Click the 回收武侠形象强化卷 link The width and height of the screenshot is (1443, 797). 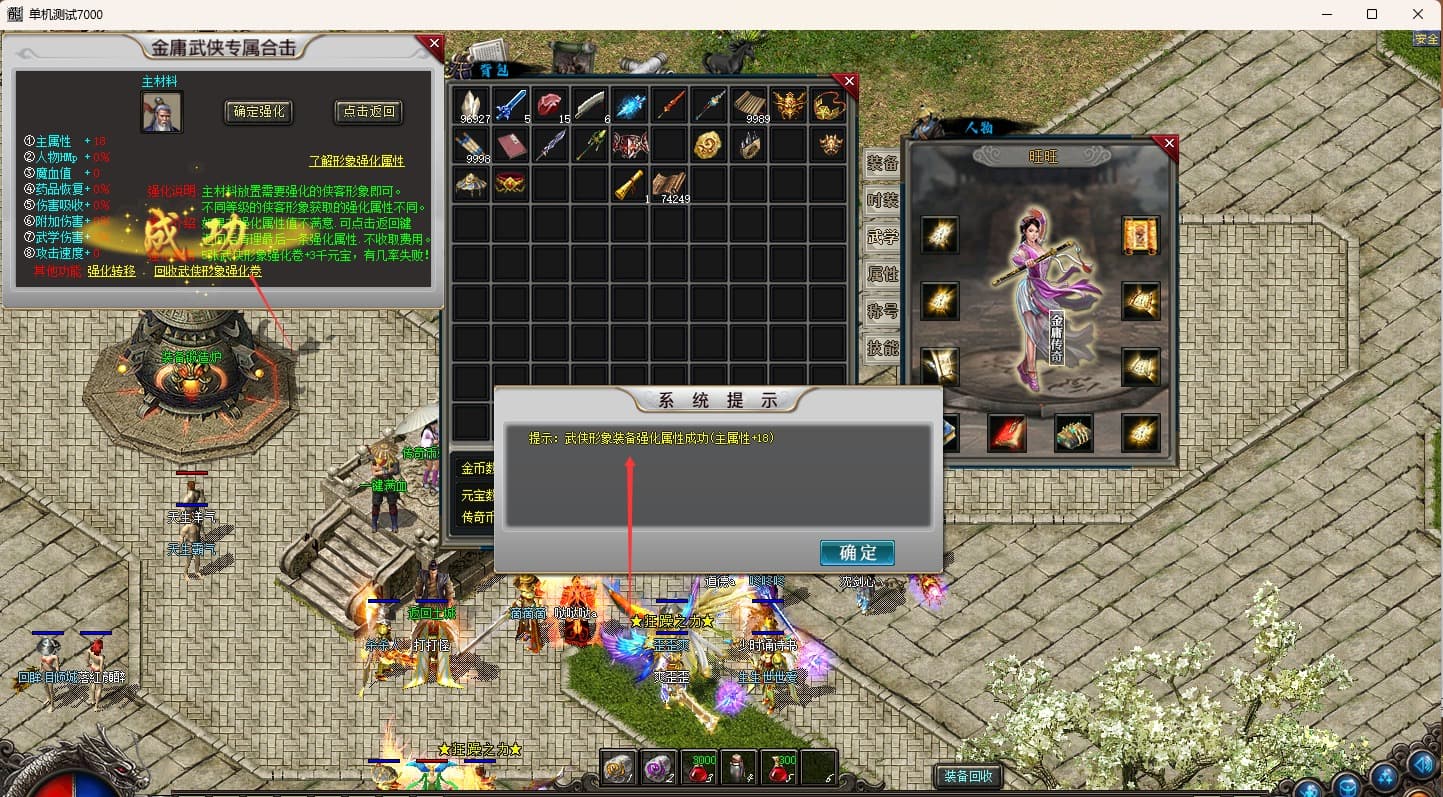point(208,271)
